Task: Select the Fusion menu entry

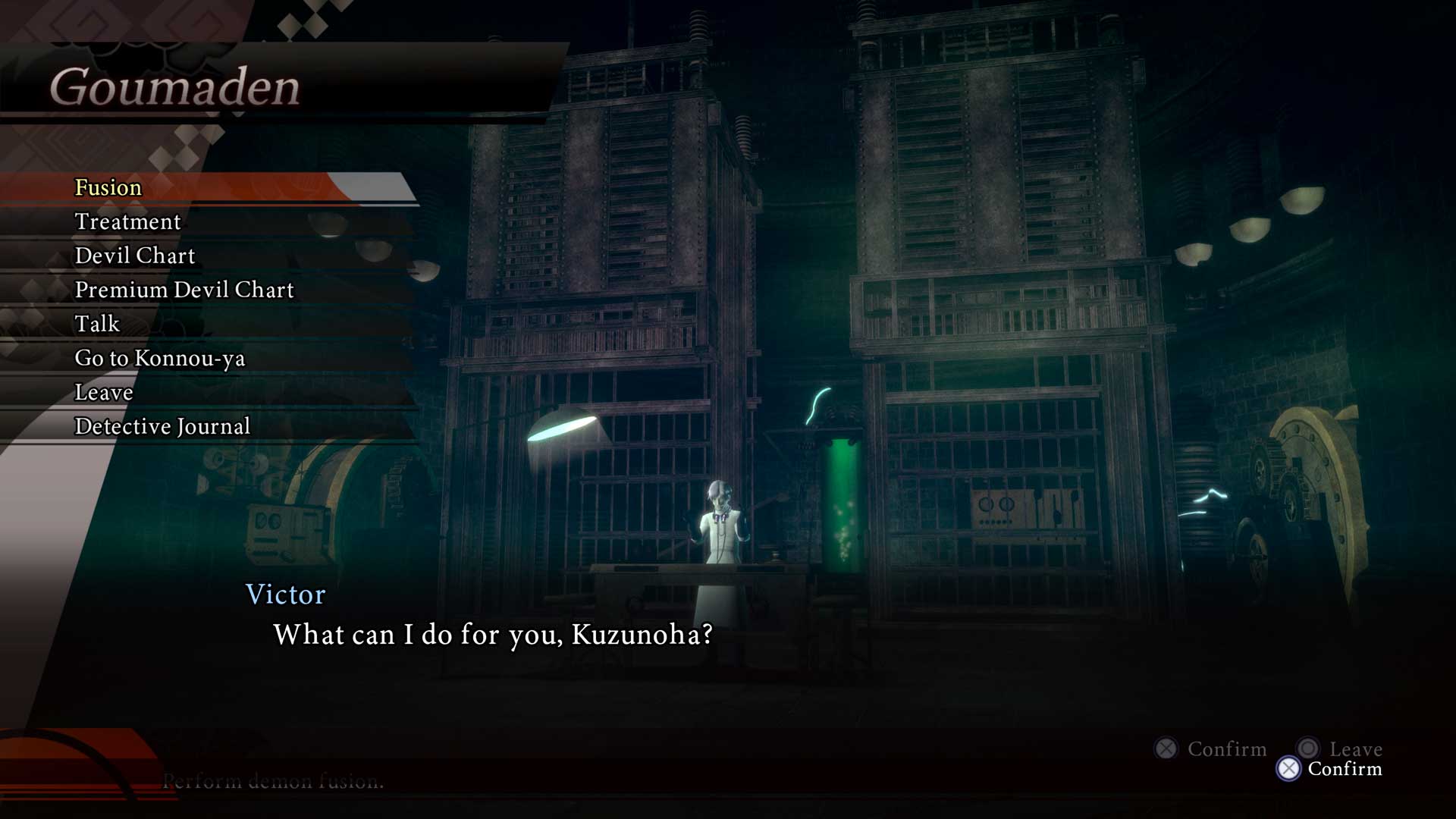Action: [x=108, y=187]
